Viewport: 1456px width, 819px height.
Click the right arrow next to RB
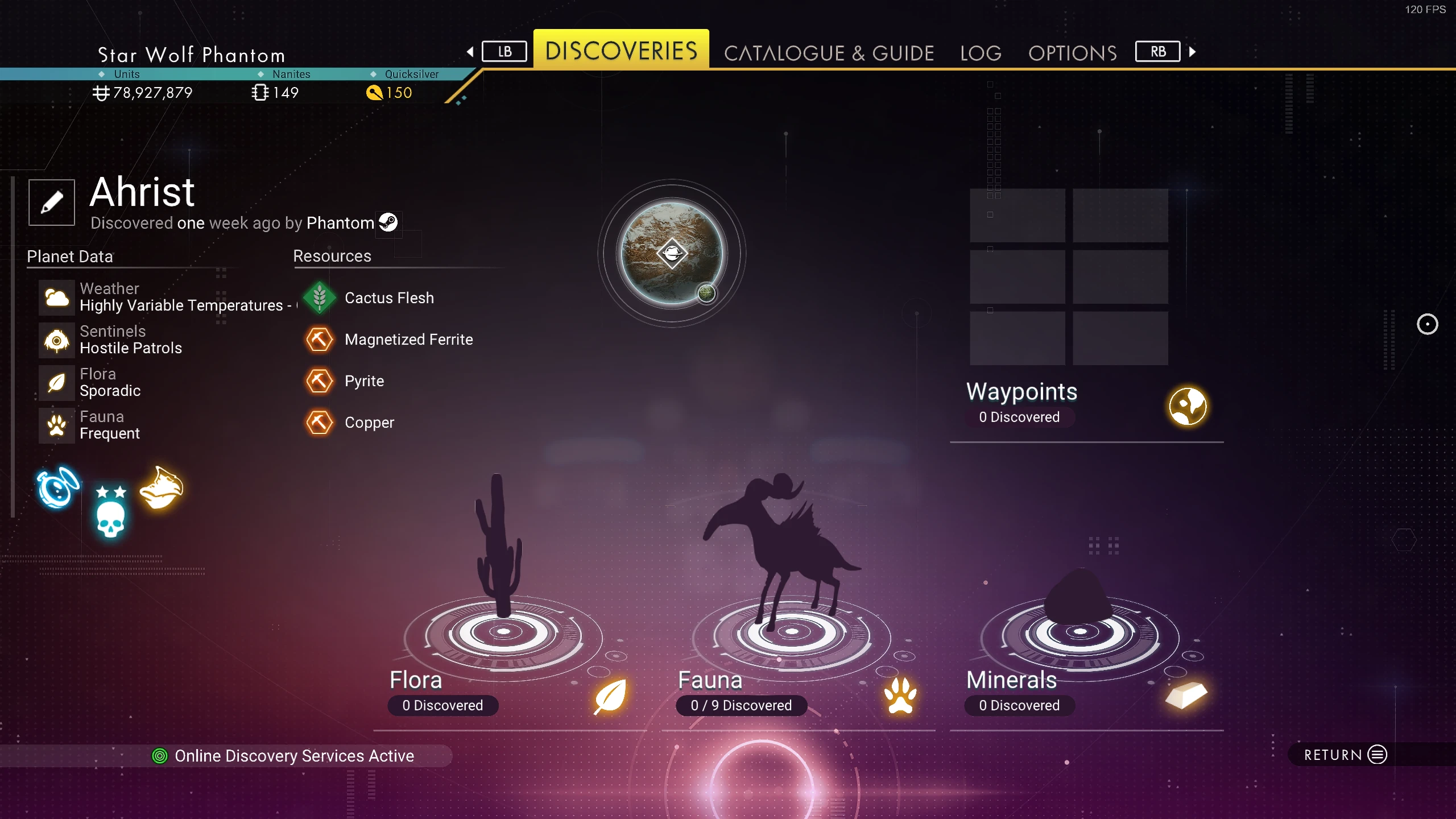[1192, 52]
